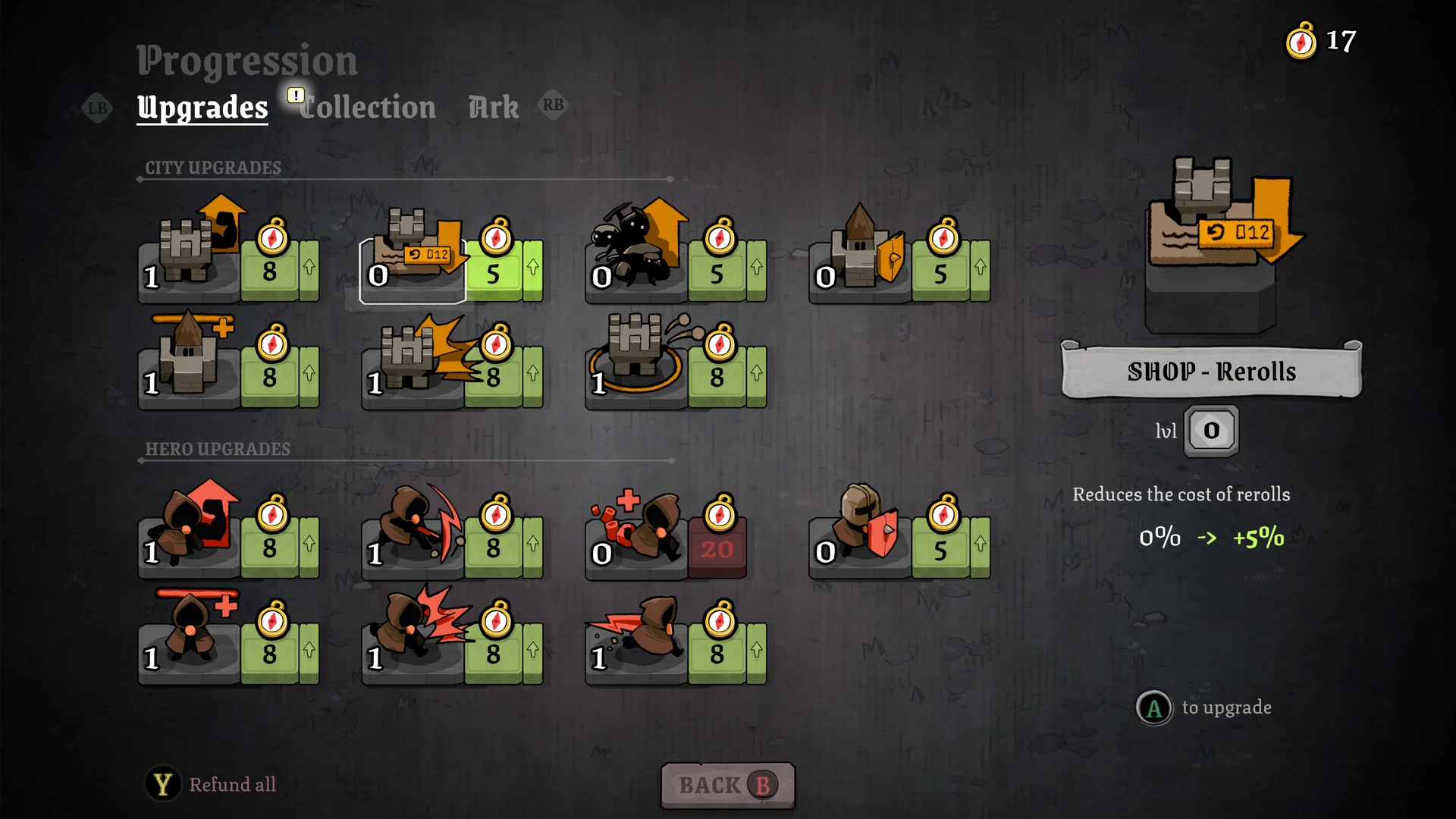Go back with the BACK button
Image resolution: width=1456 pixels, height=819 pixels.
727,785
